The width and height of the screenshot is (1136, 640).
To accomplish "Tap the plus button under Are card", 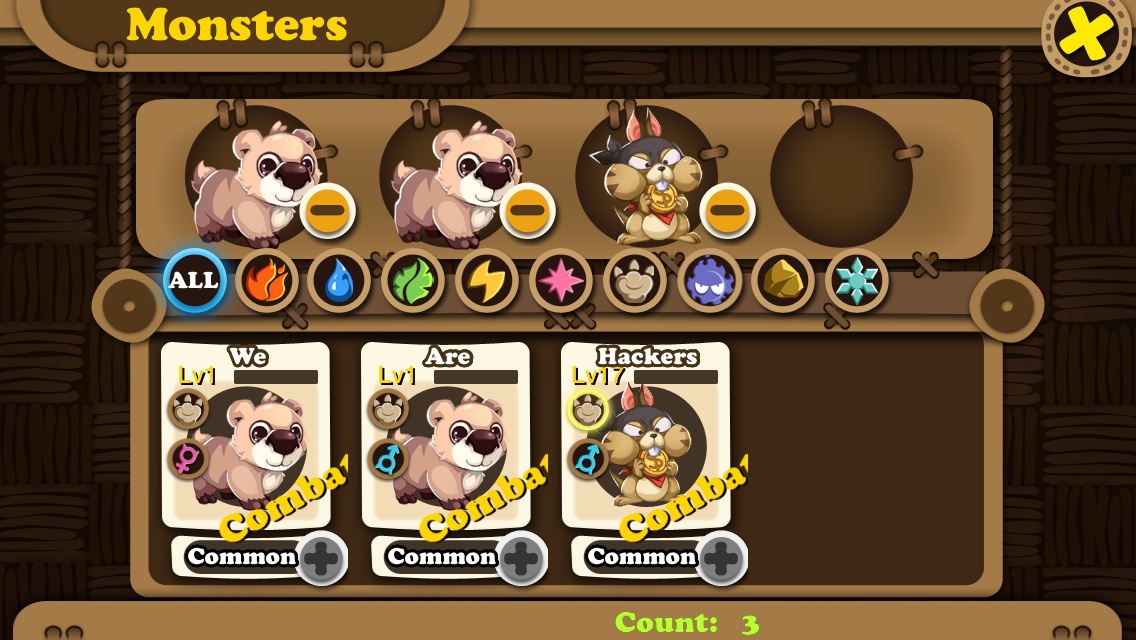I will (521, 558).
